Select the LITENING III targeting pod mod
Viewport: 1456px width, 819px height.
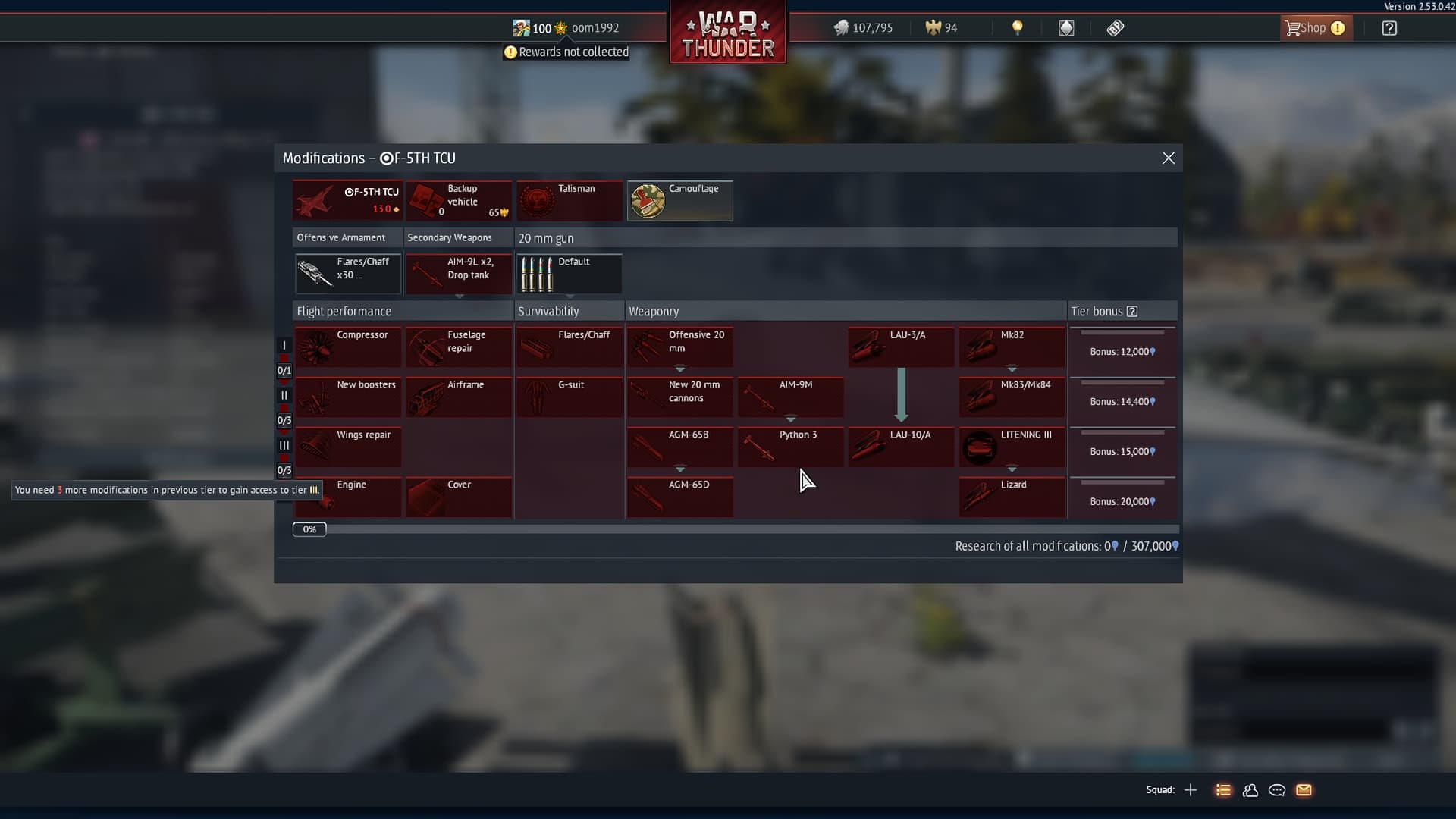tap(1011, 447)
